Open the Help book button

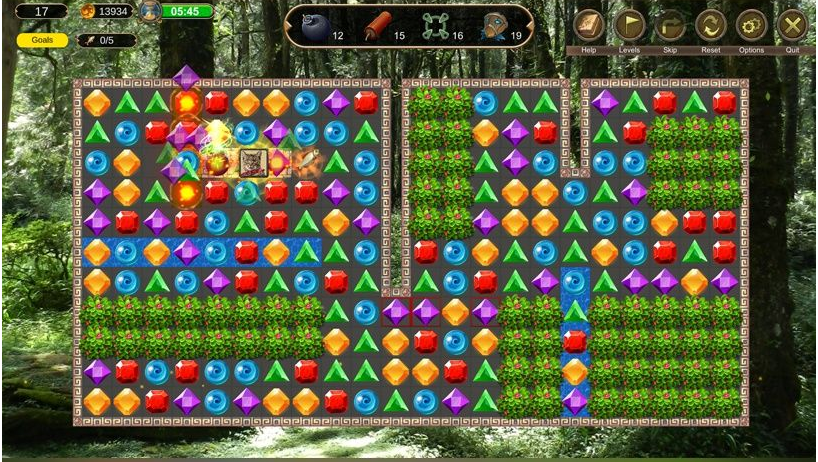(589, 25)
